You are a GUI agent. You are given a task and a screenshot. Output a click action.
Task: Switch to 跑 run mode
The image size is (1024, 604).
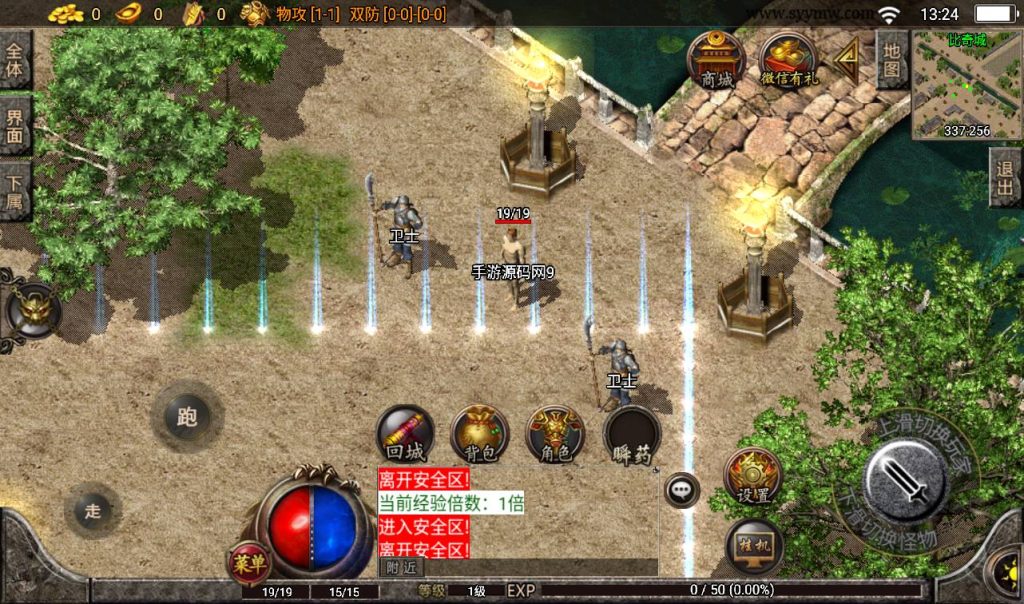click(x=187, y=416)
